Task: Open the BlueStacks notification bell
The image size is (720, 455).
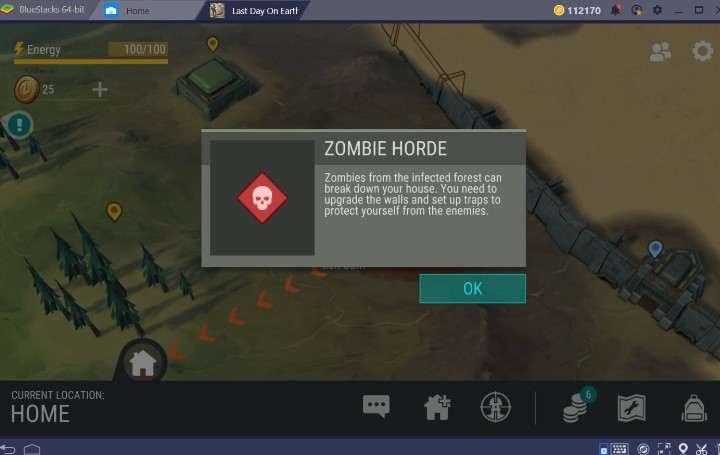Action: [x=616, y=10]
